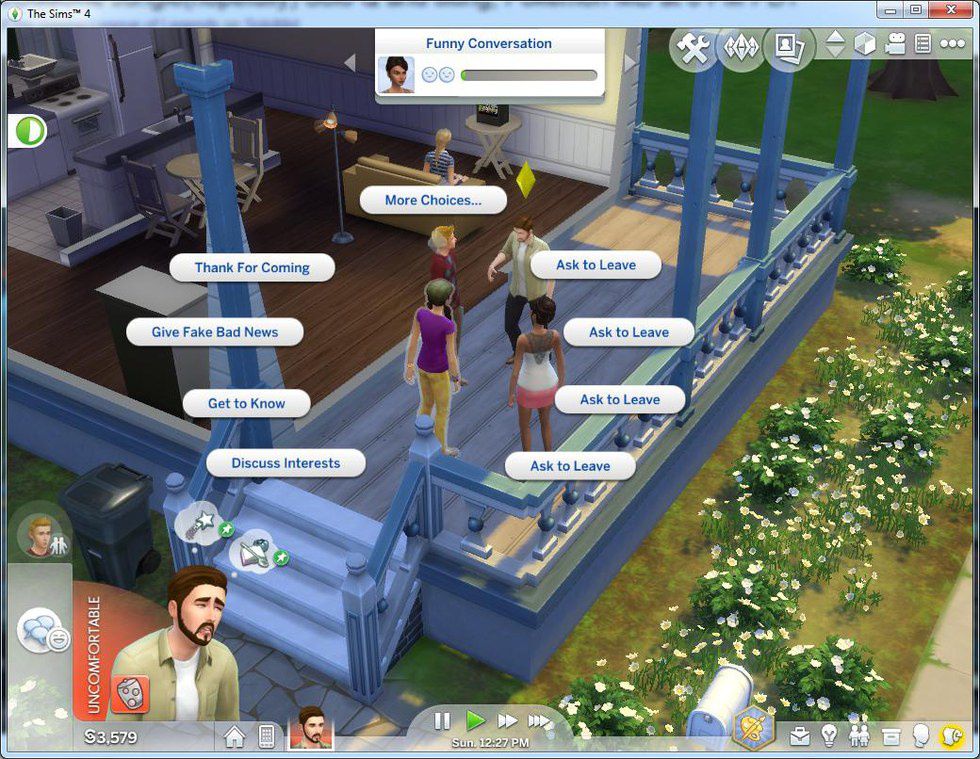Pause the game
Image resolution: width=980 pixels, height=759 pixels.
click(x=442, y=721)
